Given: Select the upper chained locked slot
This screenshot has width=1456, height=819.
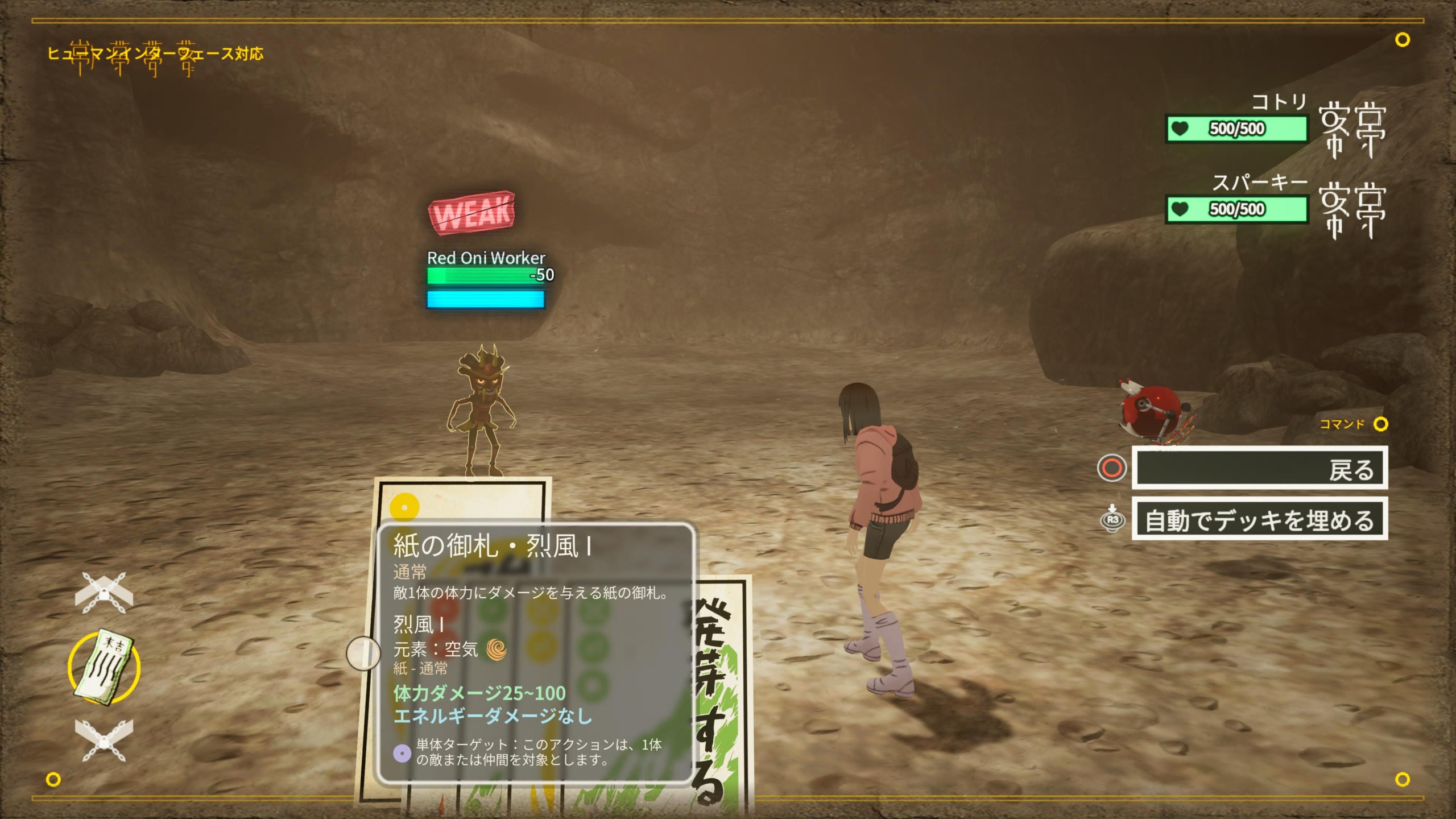Looking at the screenshot, I should pyautogui.click(x=104, y=593).
